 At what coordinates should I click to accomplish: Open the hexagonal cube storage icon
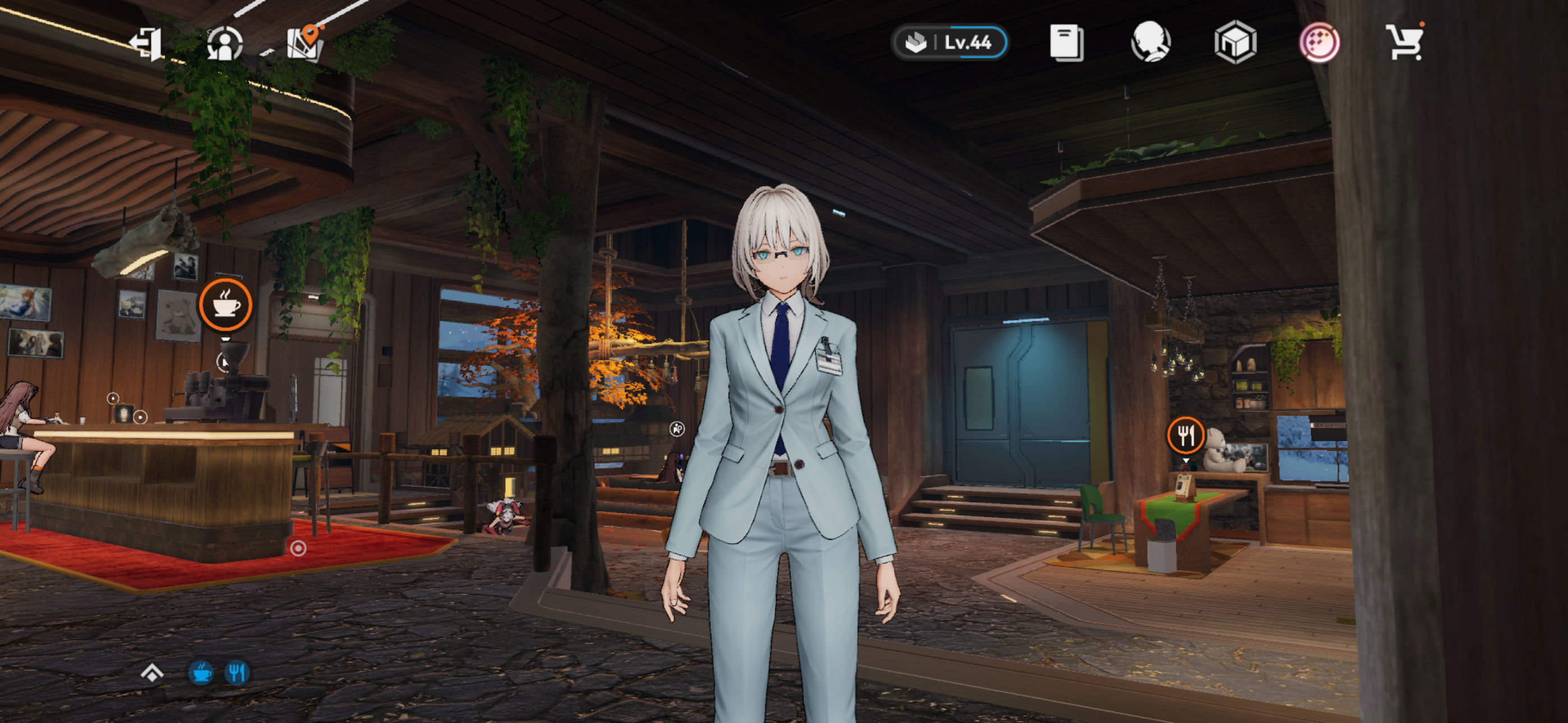[x=1235, y=43]
